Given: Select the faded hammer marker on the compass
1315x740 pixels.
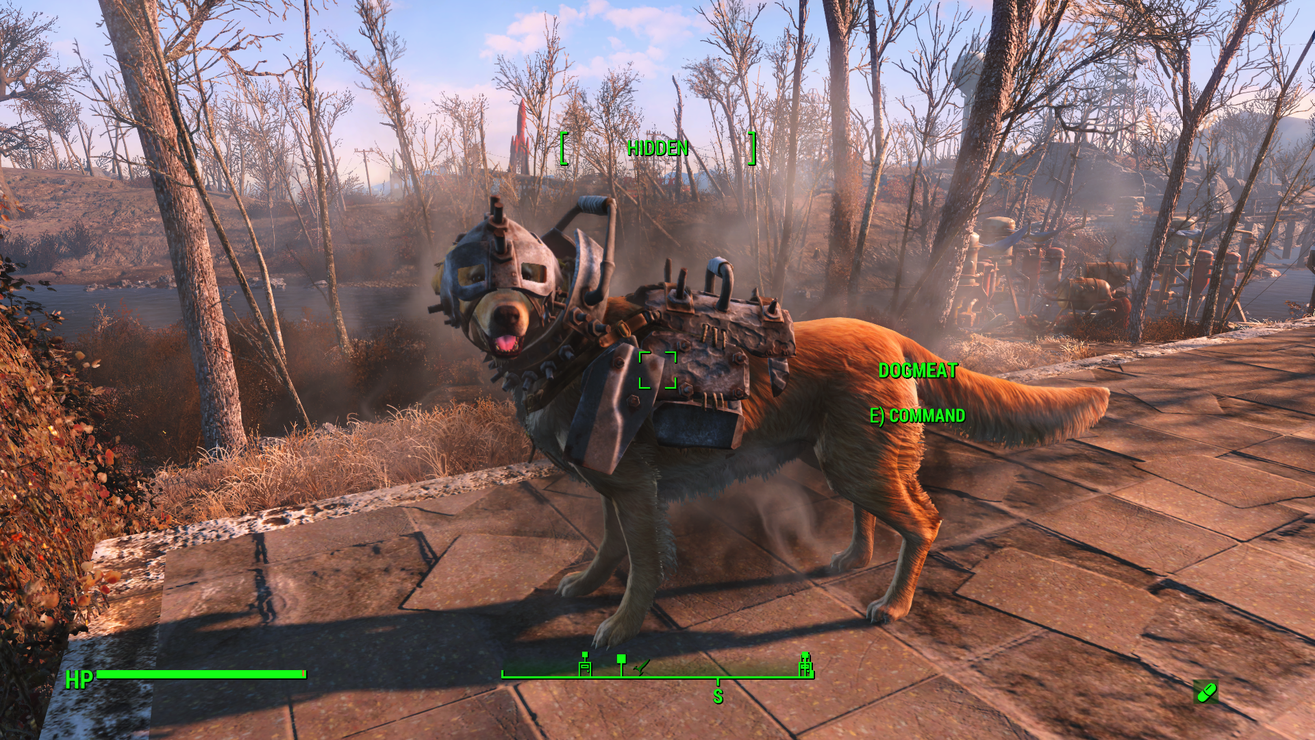Looking at the screenshot, I should [x=643, y=665].
